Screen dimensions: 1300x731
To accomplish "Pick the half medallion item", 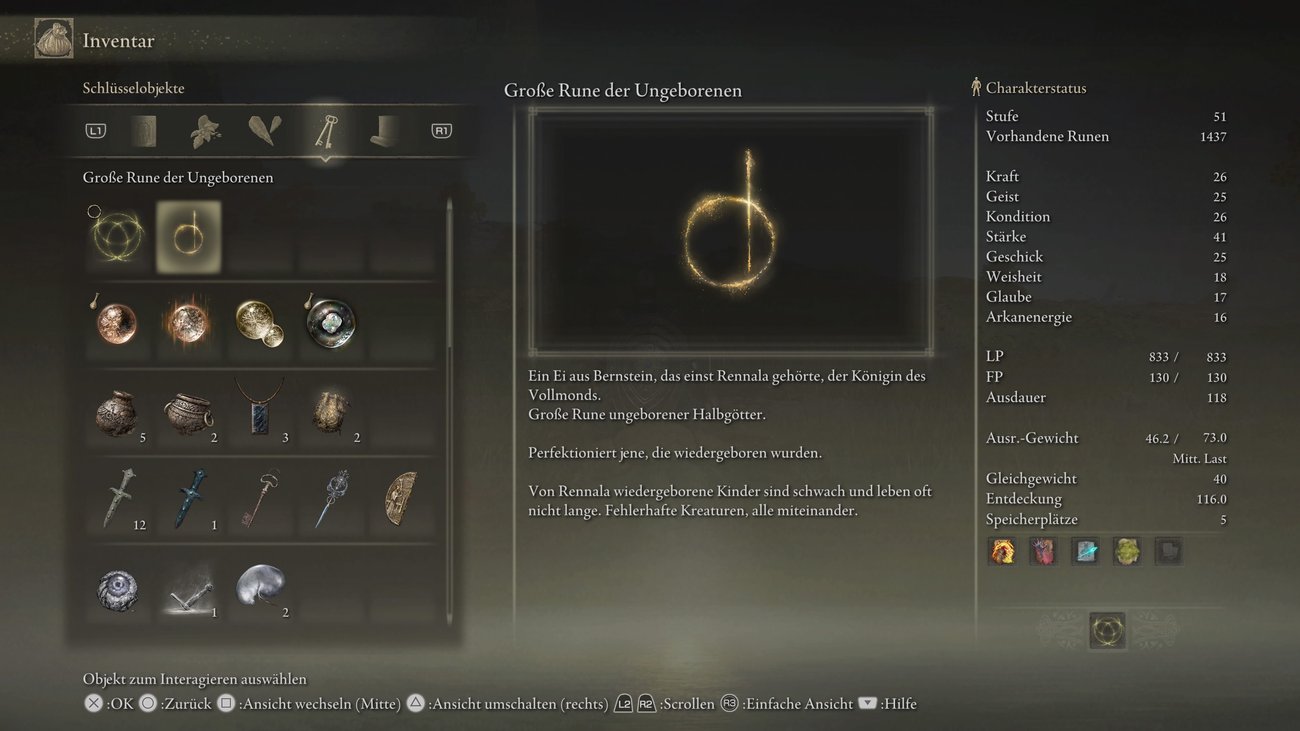I will coord(402,498).
